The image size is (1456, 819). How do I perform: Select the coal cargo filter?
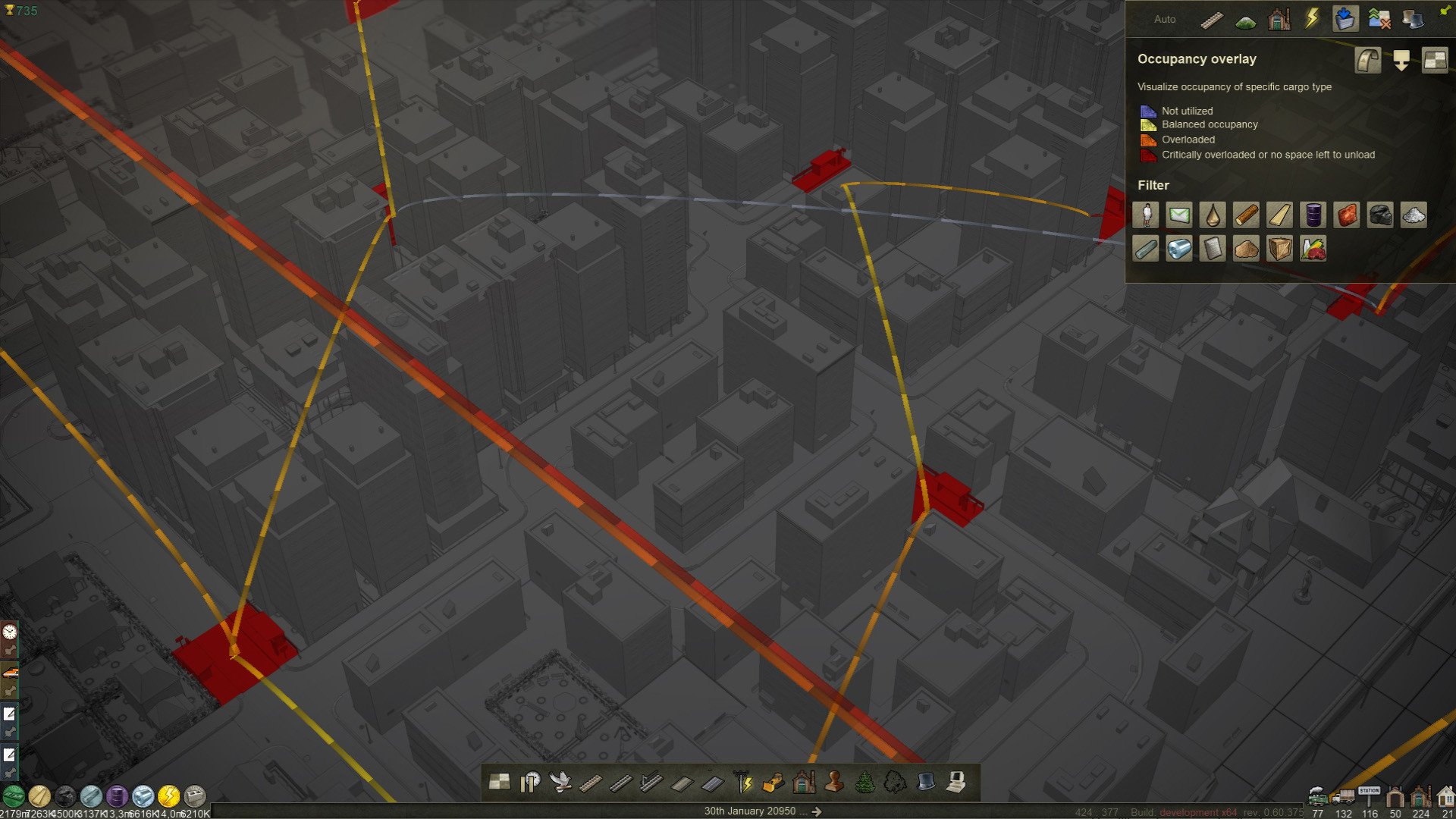pyautogui.click(x=1380, y=215)
